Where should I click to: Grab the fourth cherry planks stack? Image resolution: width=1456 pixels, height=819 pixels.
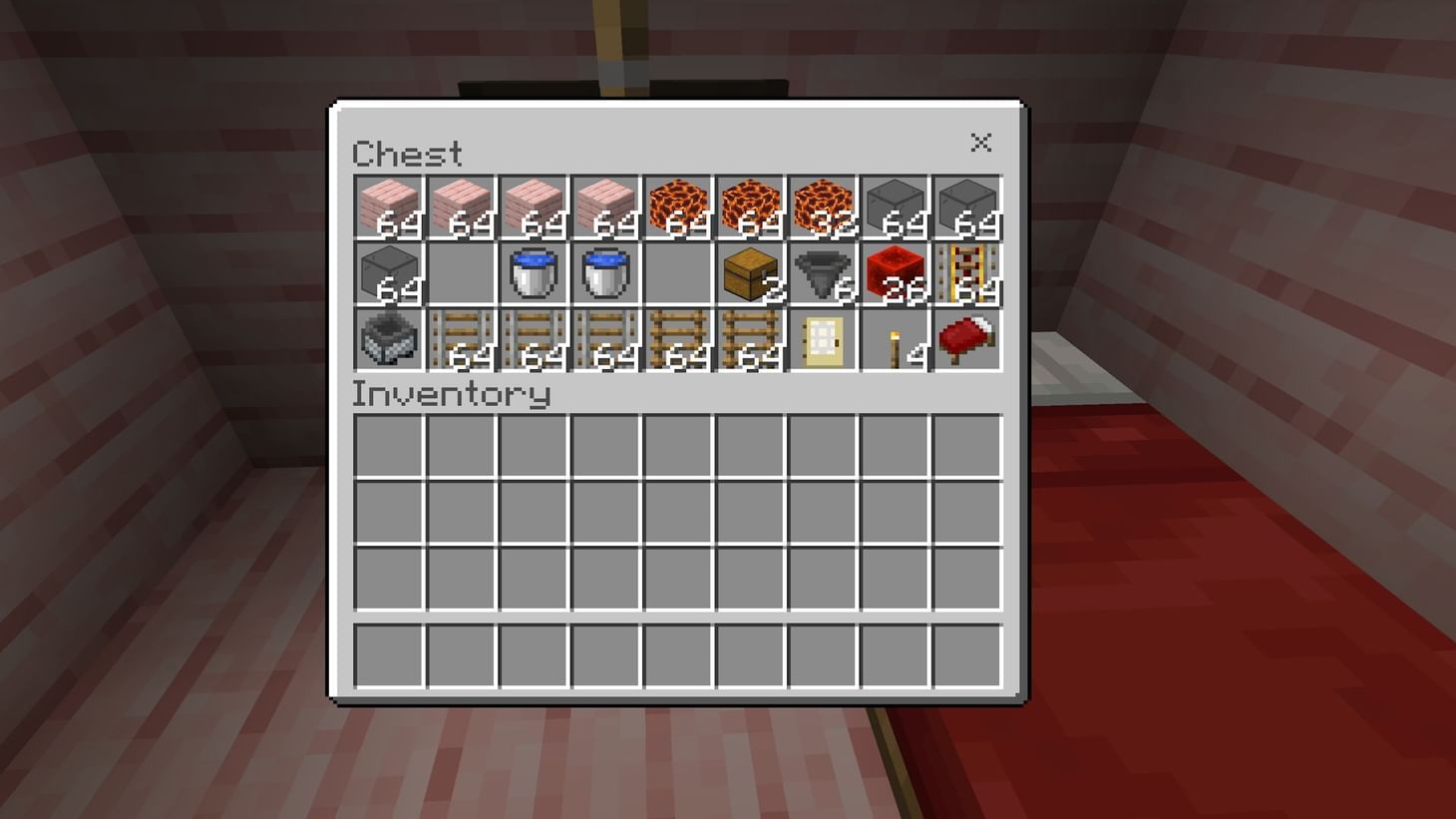pyautogui.click(x=603, y=206)
